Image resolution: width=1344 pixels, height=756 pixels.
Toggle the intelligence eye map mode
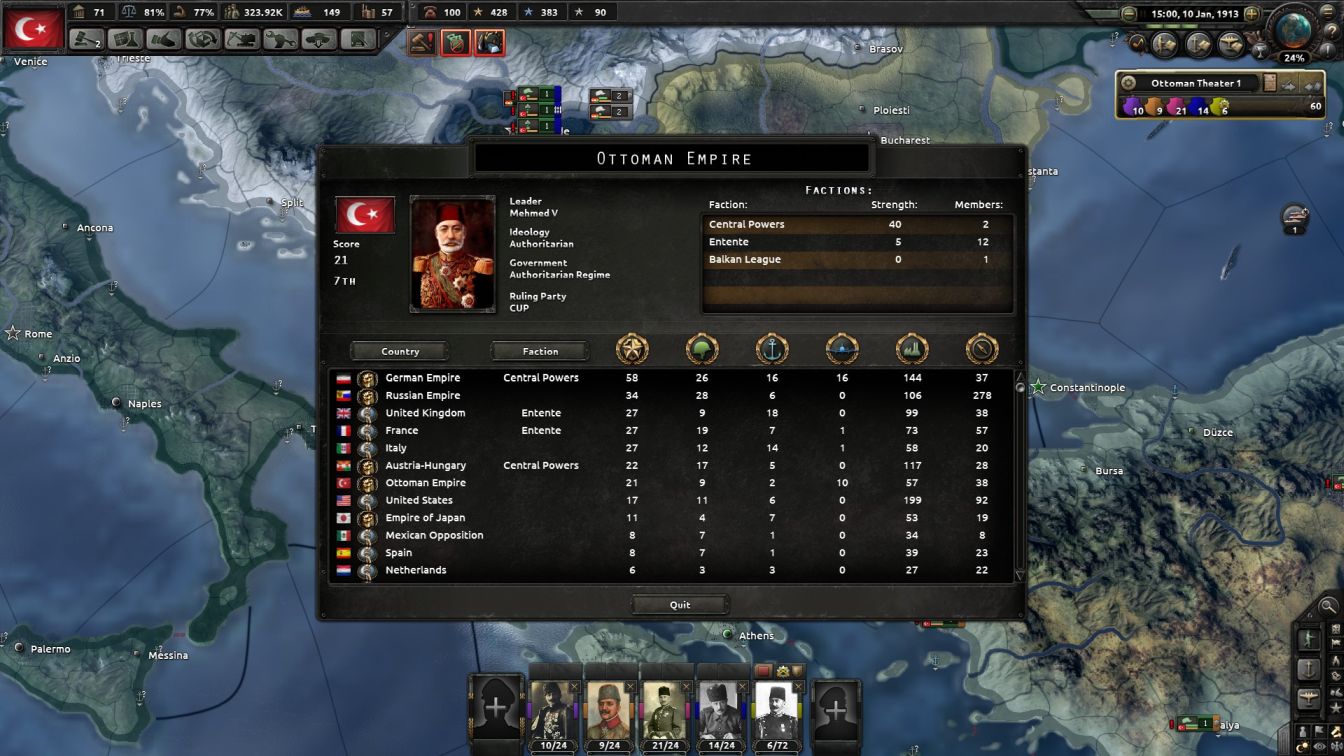tap(1318, 746)
